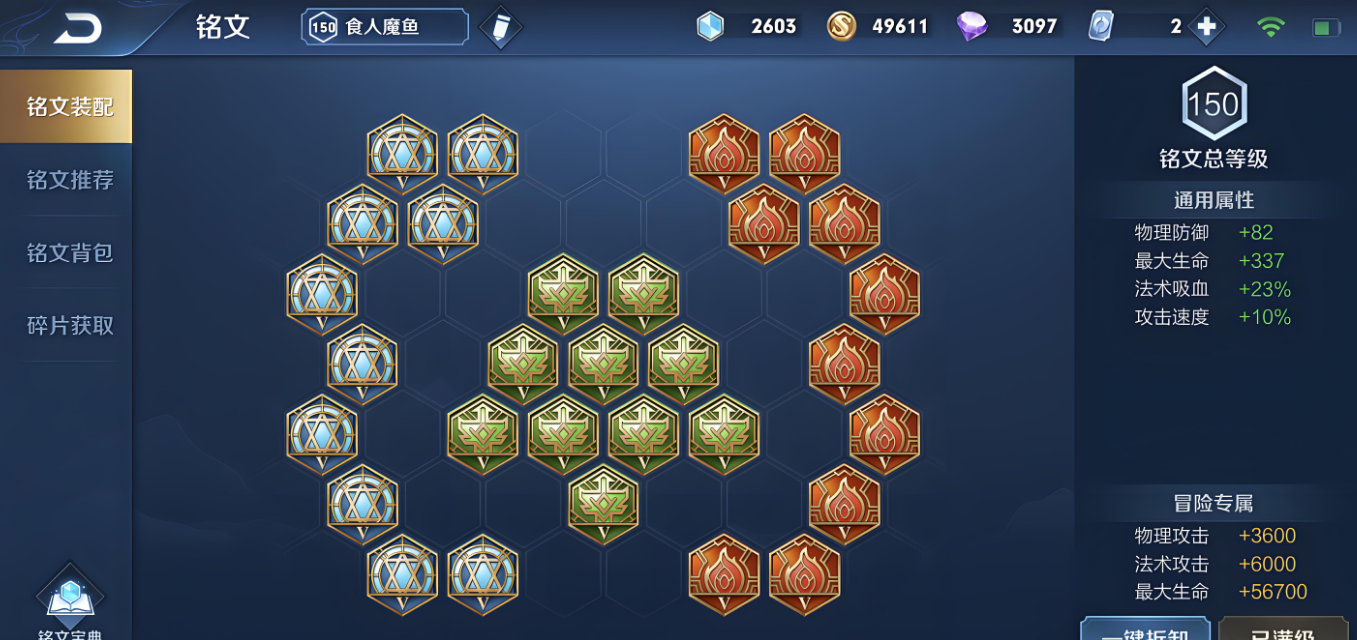1357x640 pixels.
Task: Go back with the return arrow
Action: click(x=77, y=28)
